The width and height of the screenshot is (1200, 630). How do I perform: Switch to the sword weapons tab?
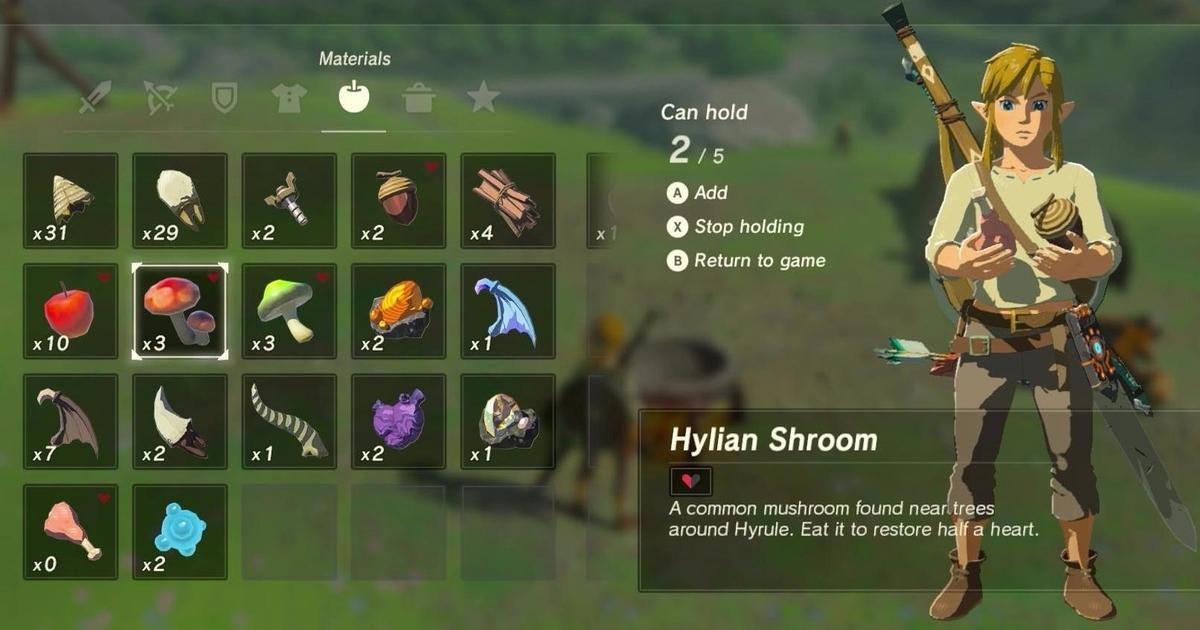tap(97, 98)
